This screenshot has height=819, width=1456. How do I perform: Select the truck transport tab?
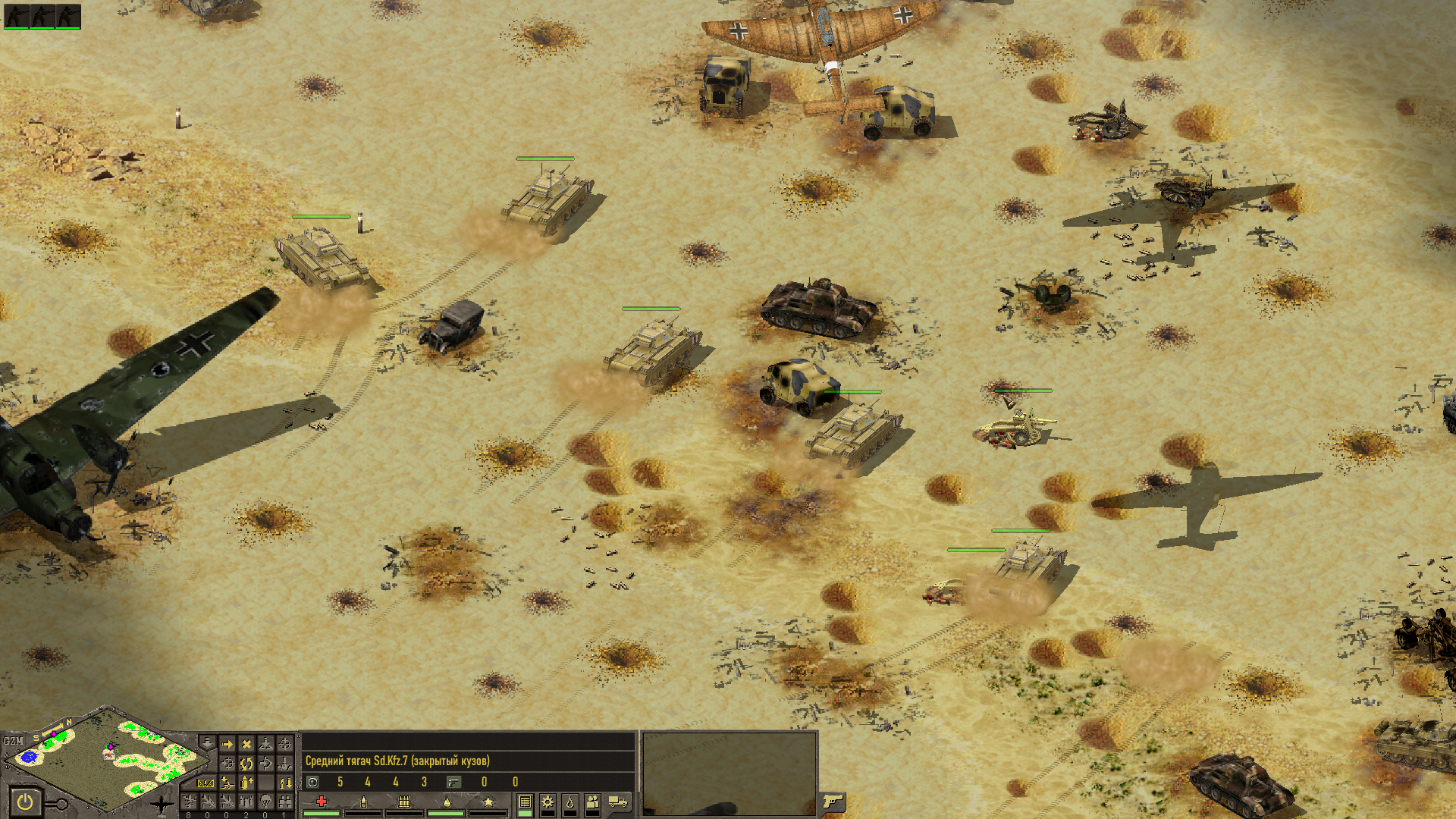(x=618, y=802)
